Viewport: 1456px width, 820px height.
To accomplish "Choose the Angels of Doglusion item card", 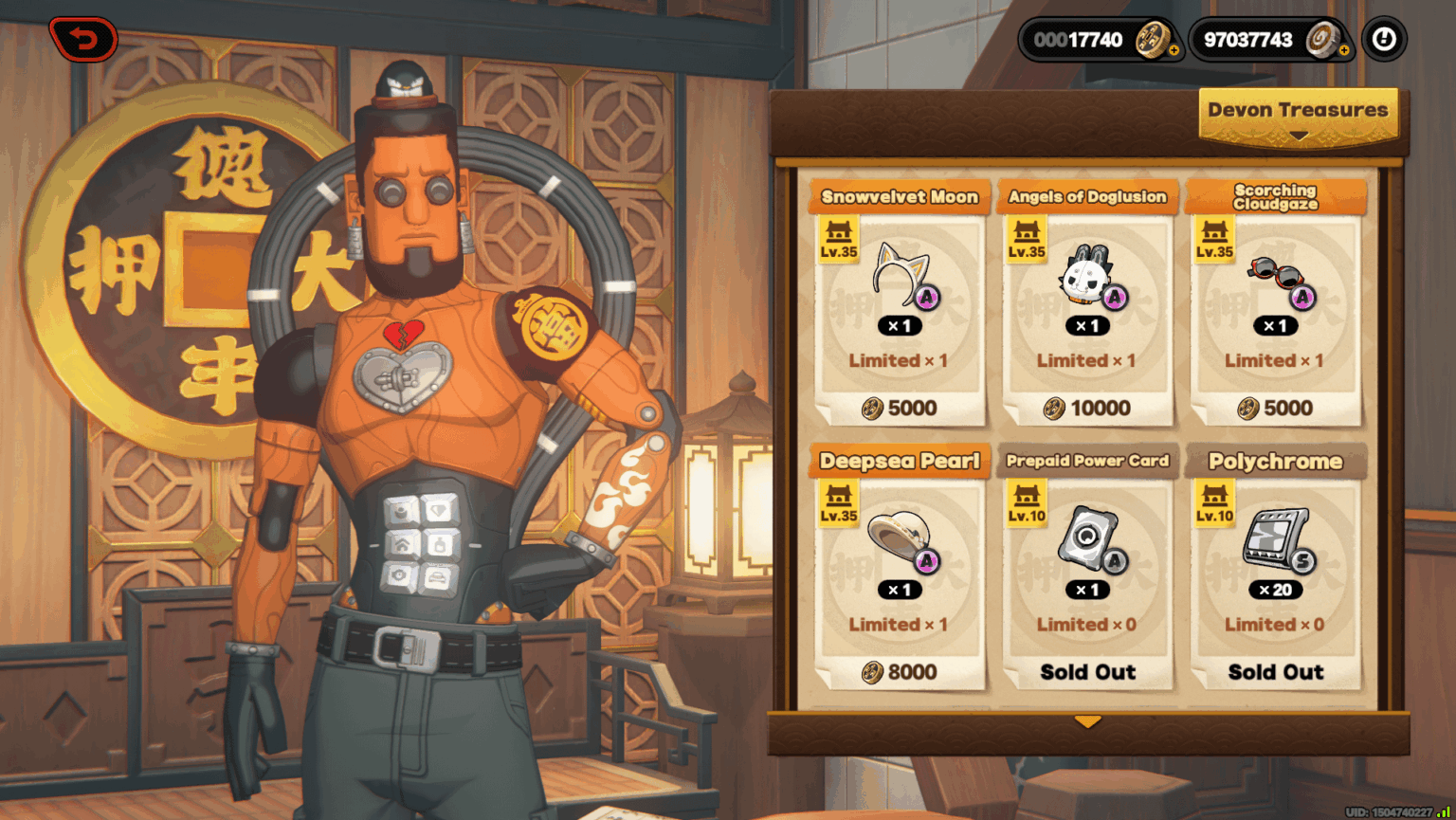I will [x=1086, y=303].
